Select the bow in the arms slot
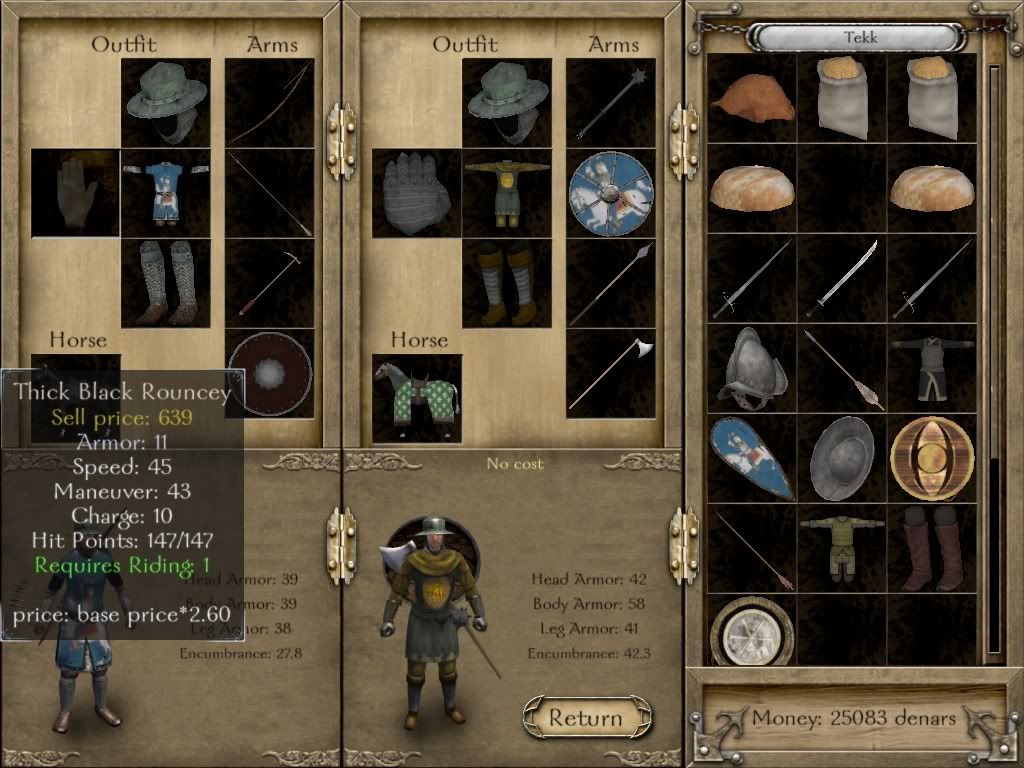 (269, 103)
